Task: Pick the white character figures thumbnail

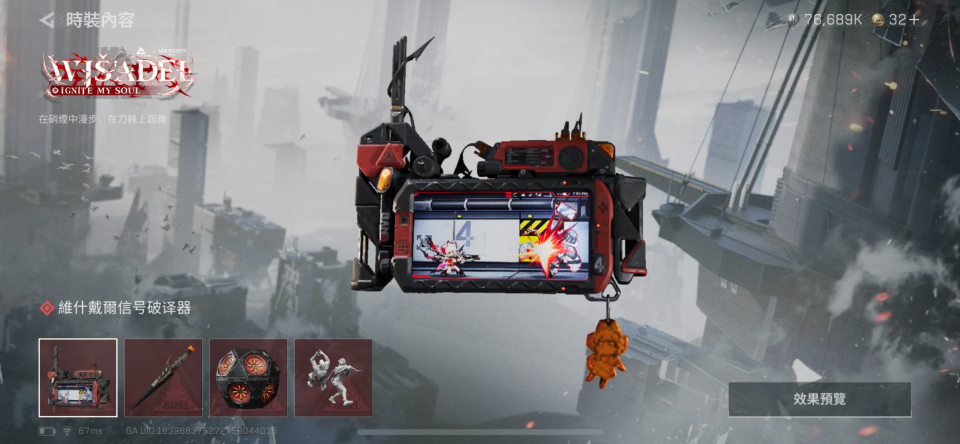Action: click(333, 377)
